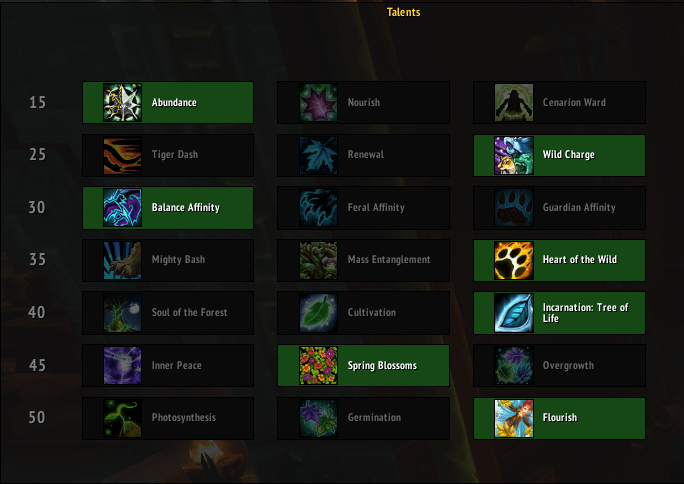Select the Inner Peace talent
This screenshot has height=484, width=684.
[168, 365]
